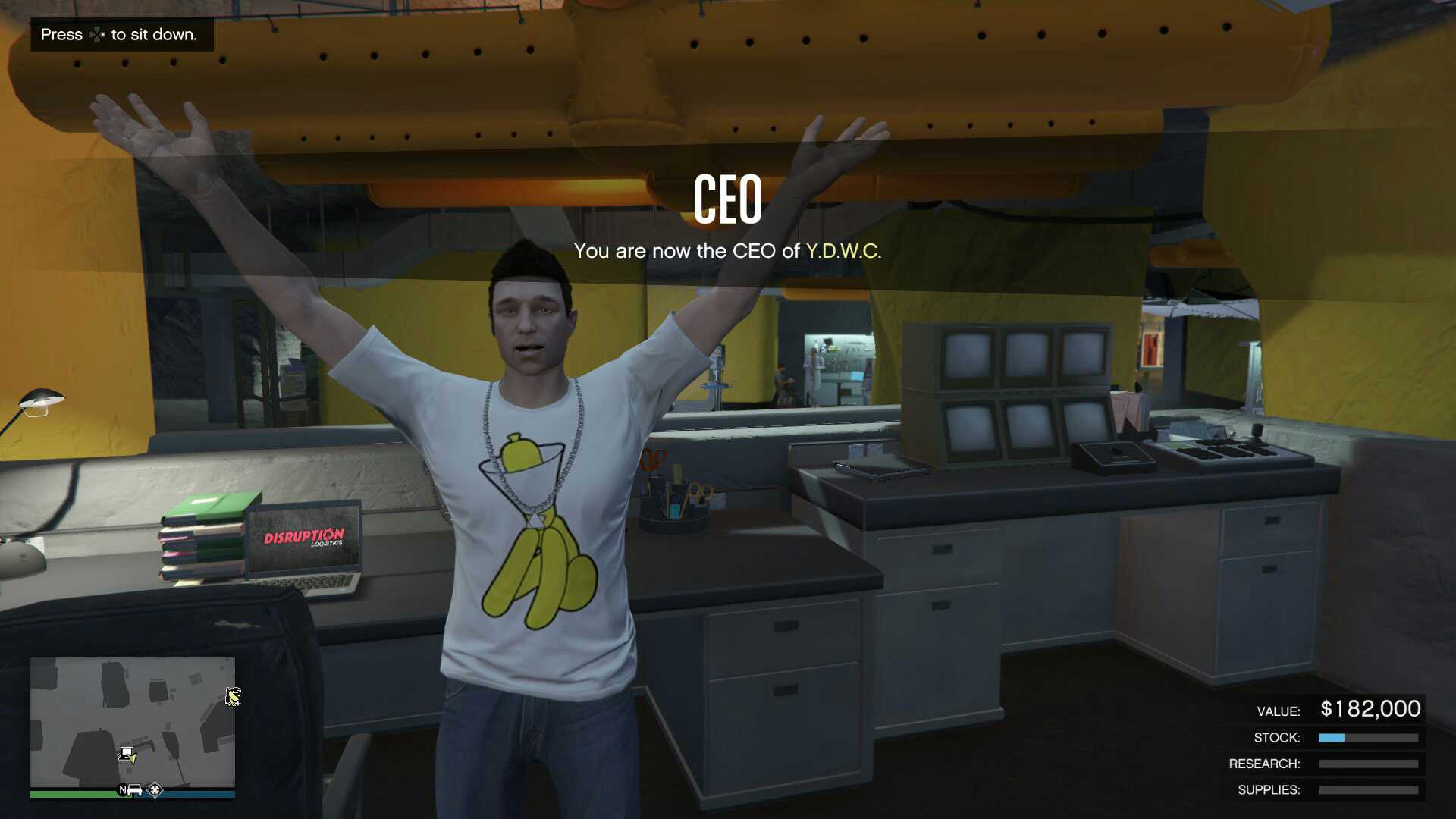Click the yellow NPC blip on the minimap

click(231, 698)
